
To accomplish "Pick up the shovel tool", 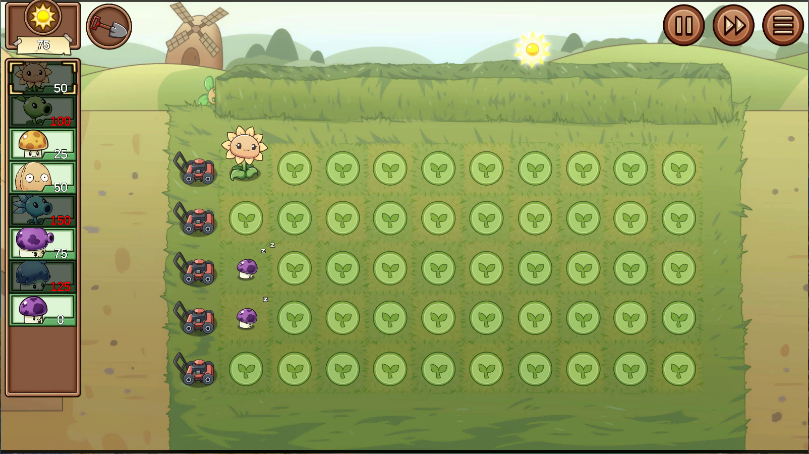I will pos(109,26).
